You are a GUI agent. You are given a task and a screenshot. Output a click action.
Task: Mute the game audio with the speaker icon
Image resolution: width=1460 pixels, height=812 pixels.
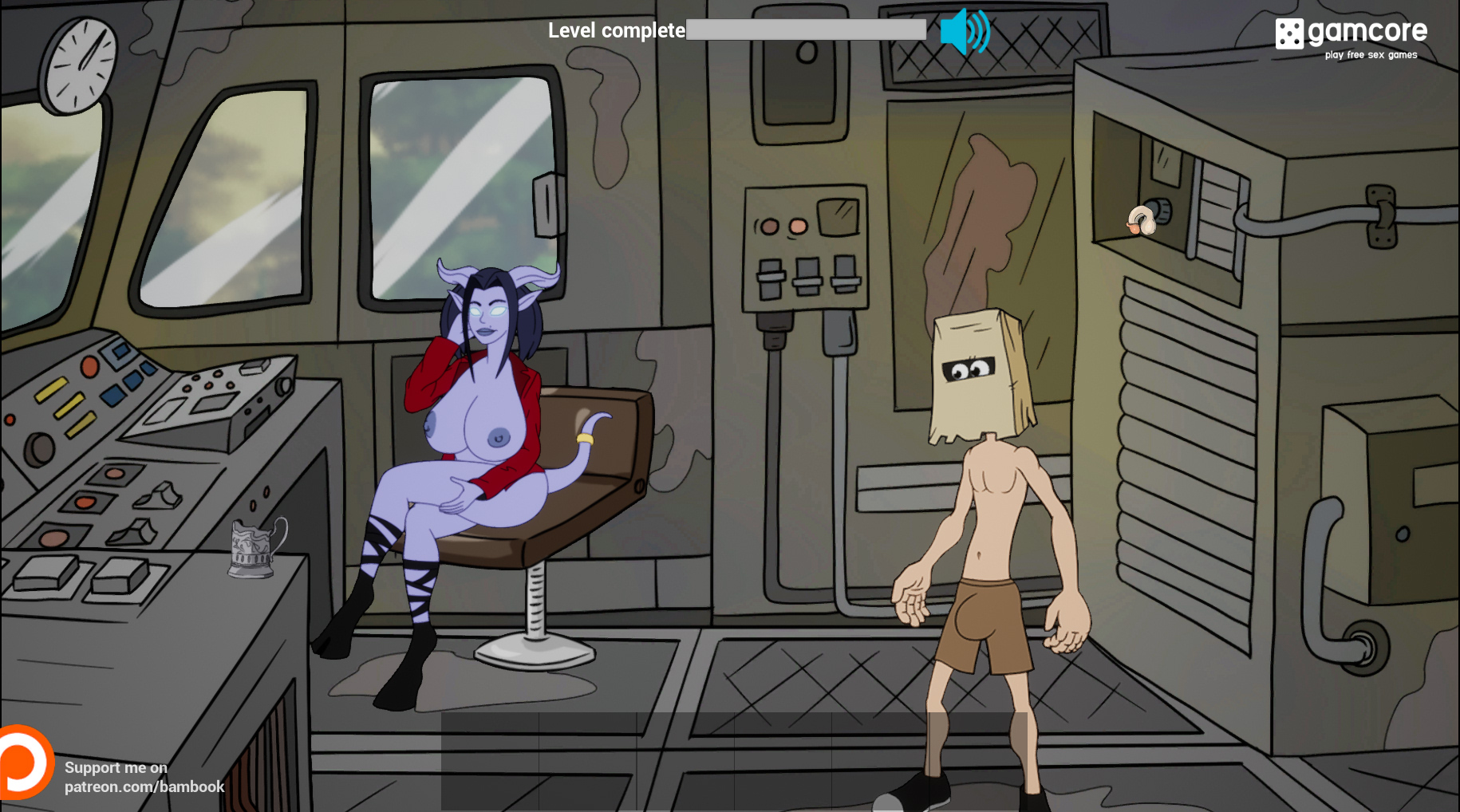963,32
